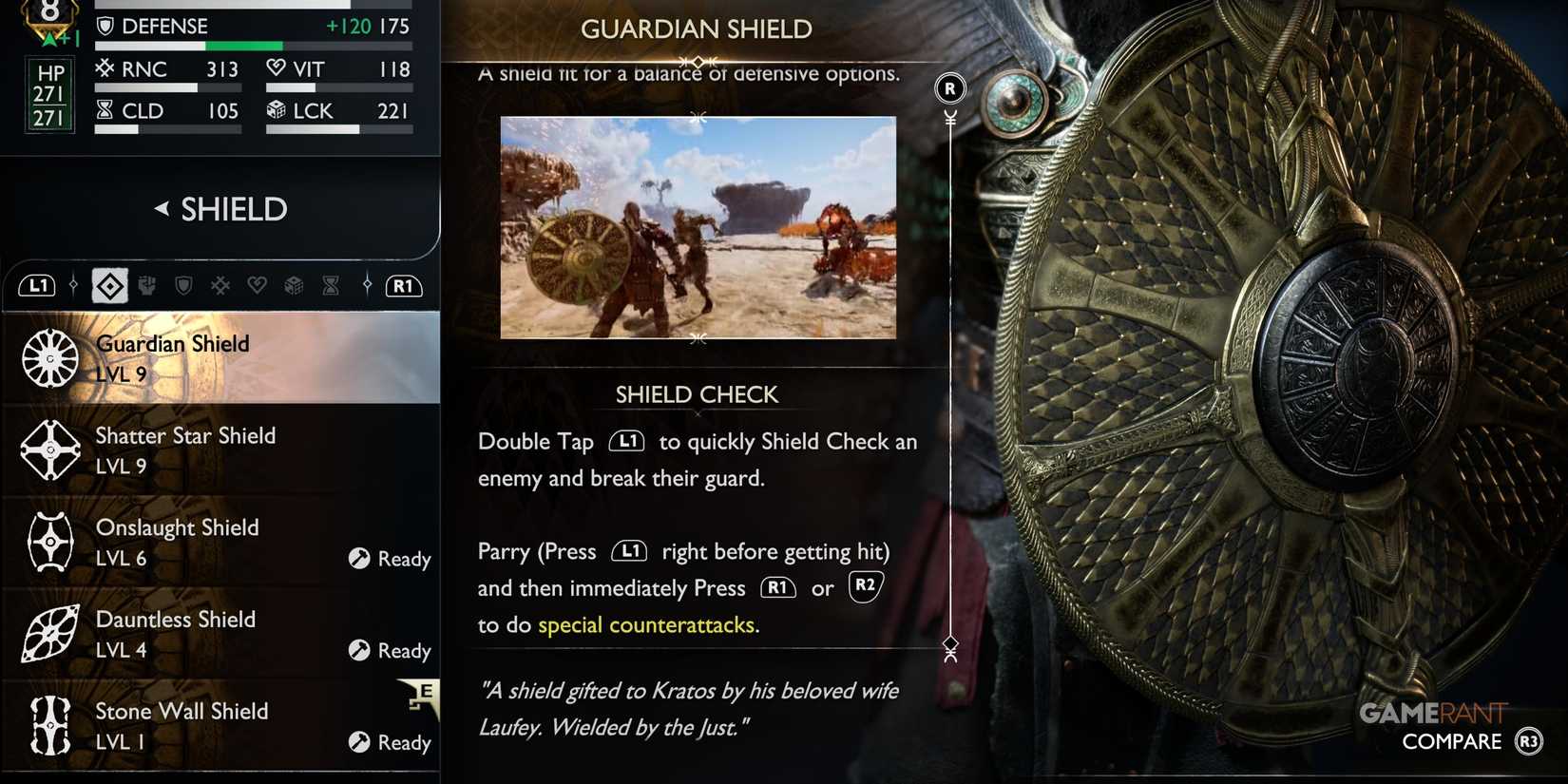
Task: Select the Strength fist stat filter icon
Action: (147, 285)
